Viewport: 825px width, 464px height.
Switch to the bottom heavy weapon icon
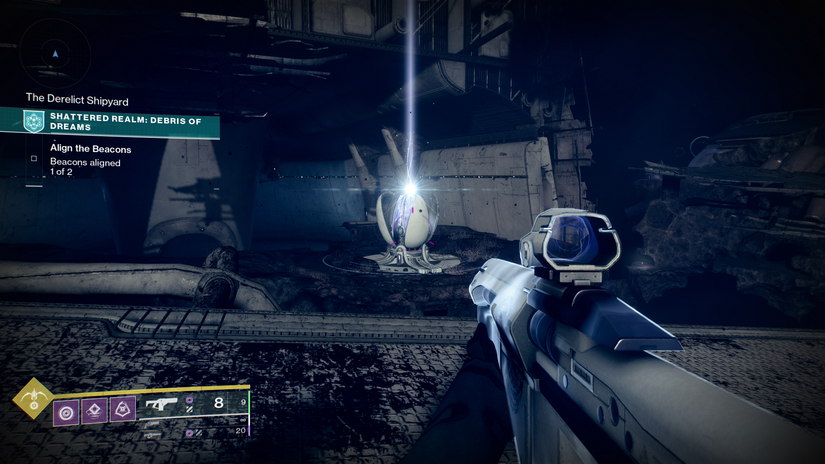pyautogui.click(x=153, y=434)
